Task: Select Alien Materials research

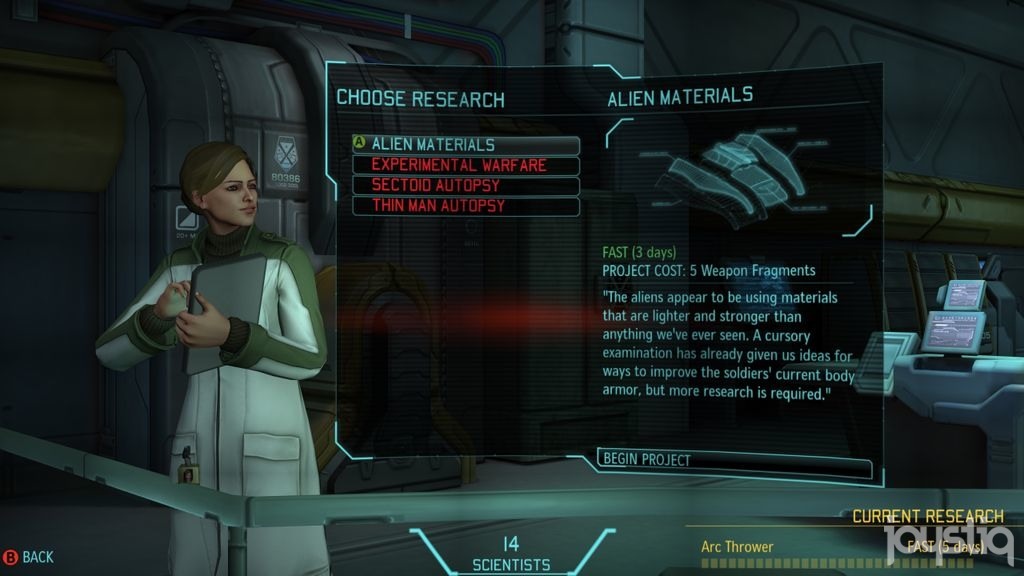Action: tap(466, 145)
